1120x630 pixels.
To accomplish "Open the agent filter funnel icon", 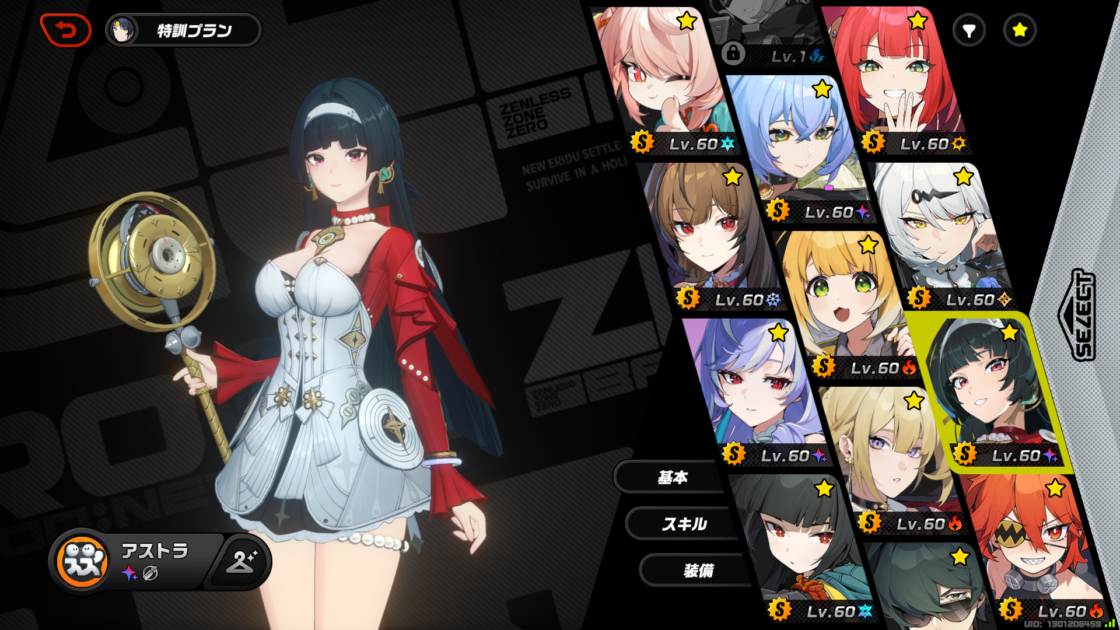I will coord(968,31).
